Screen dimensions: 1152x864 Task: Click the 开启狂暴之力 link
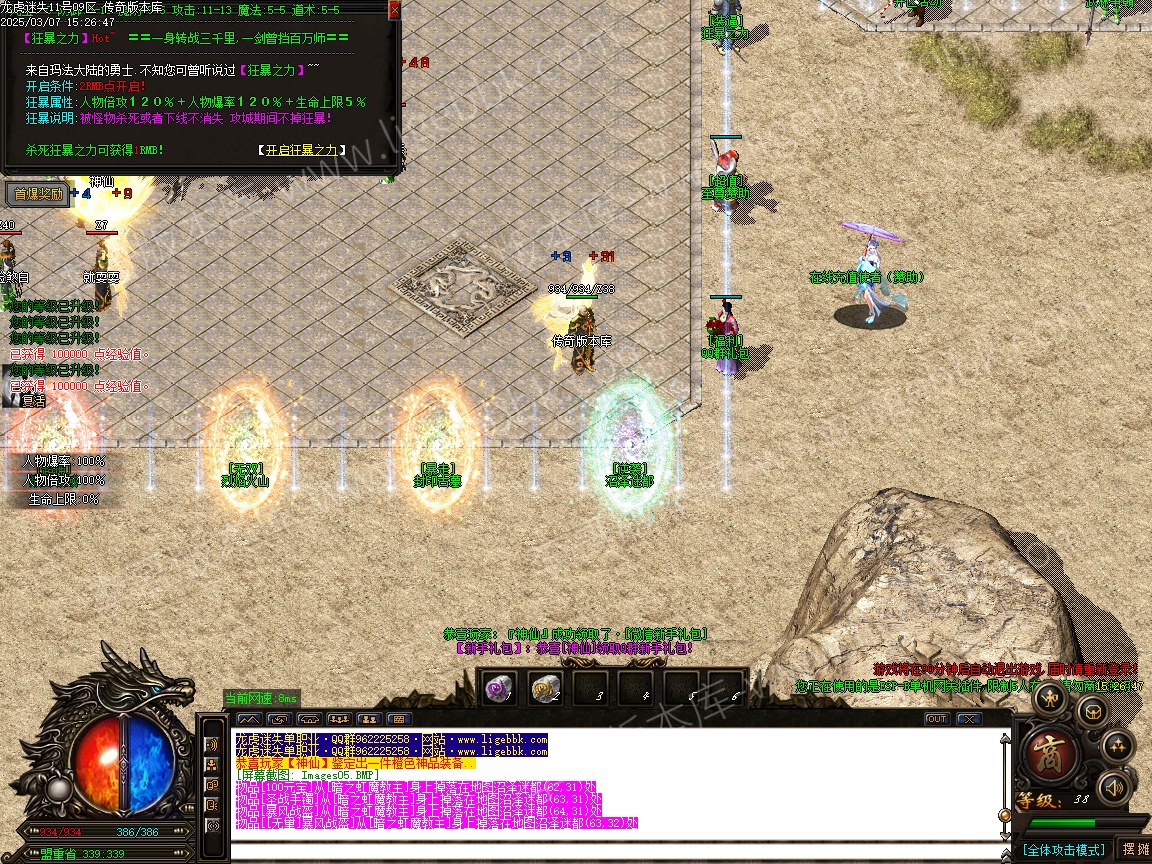302,151
